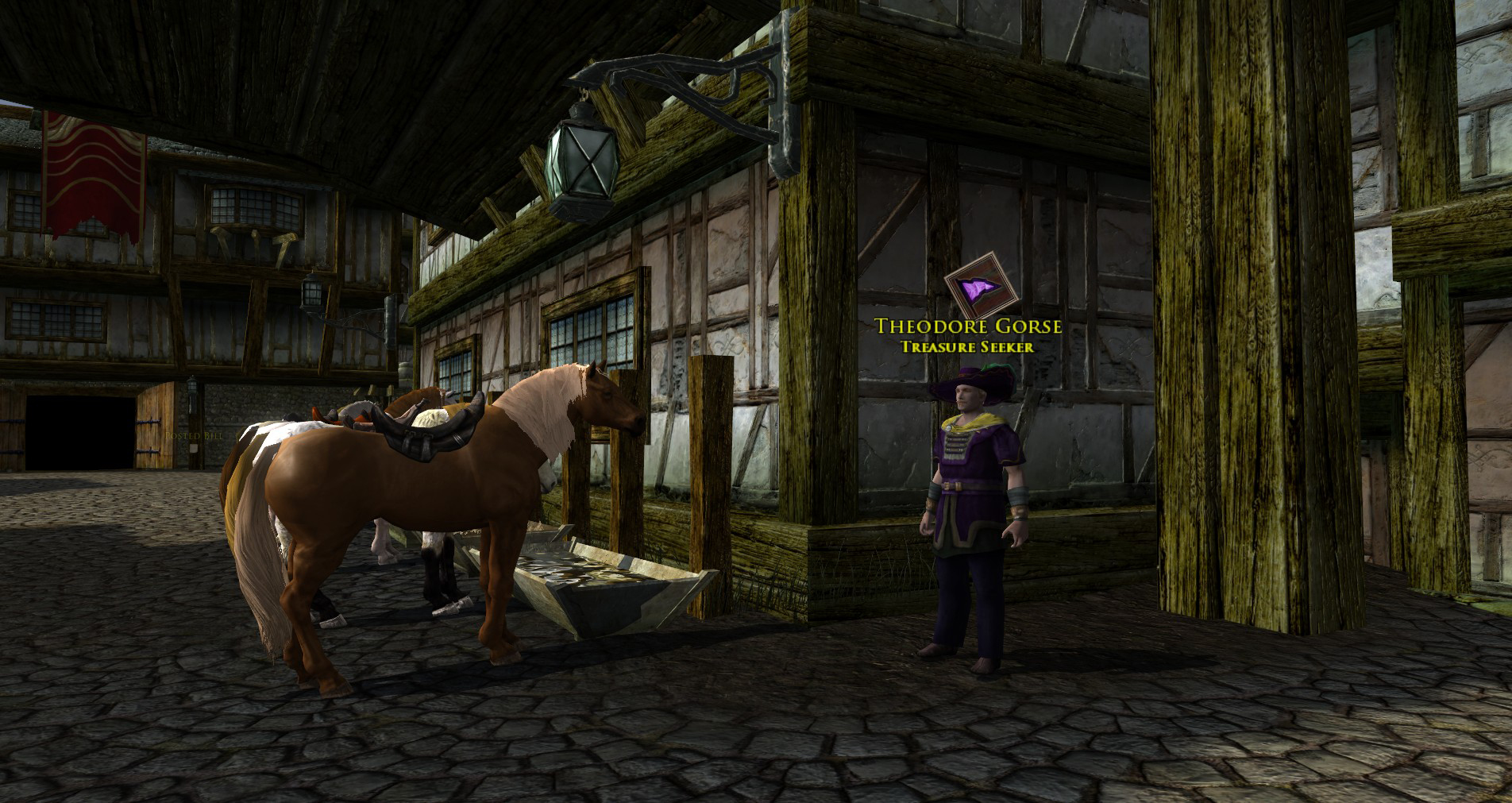Viewport: 1512px width, 803px height.
Task: Select the Theodore Gorse nameplate
Action: (x=967, y=326)
